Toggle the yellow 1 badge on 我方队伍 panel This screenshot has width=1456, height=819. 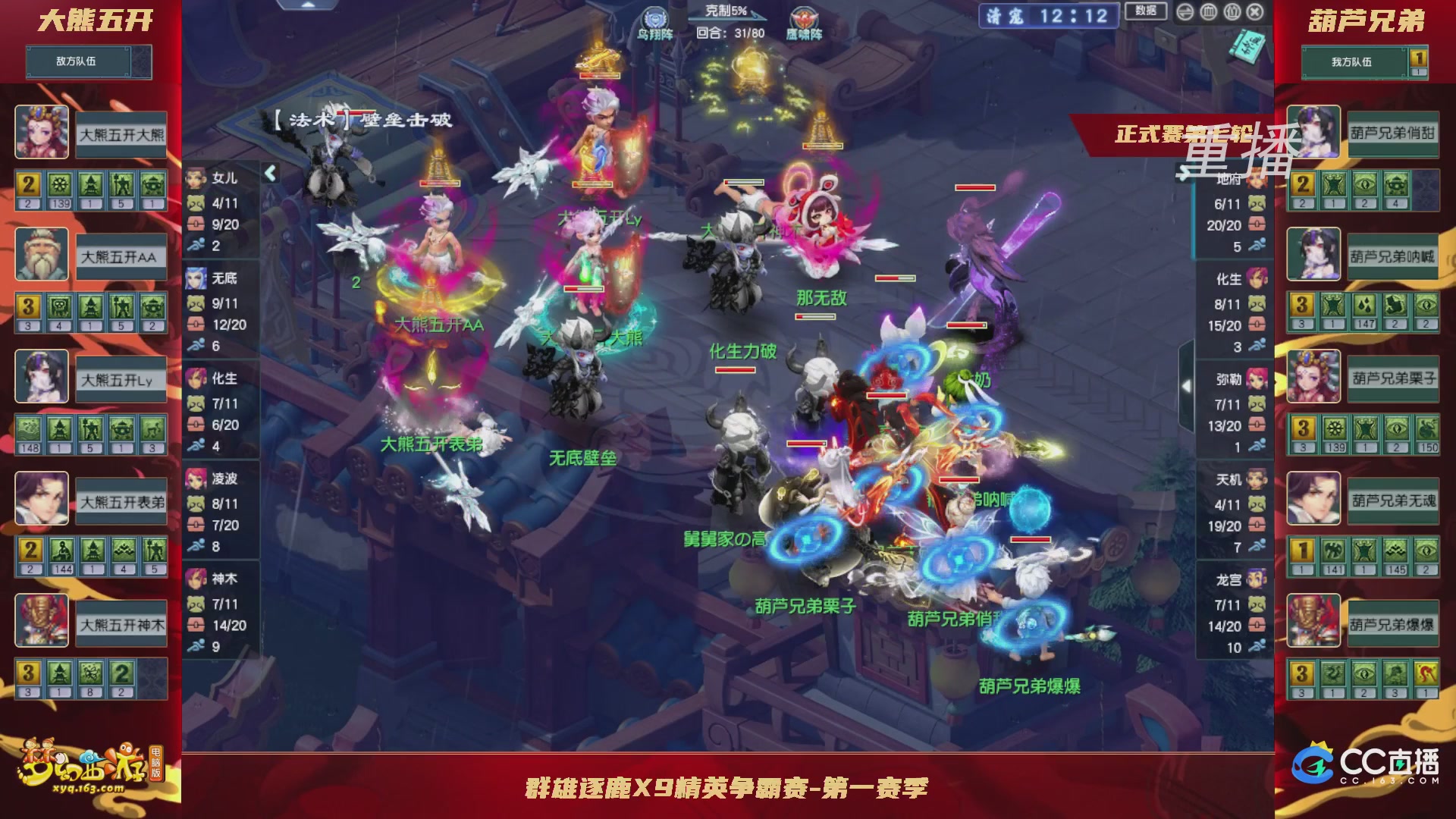(x=1419, y=59)
